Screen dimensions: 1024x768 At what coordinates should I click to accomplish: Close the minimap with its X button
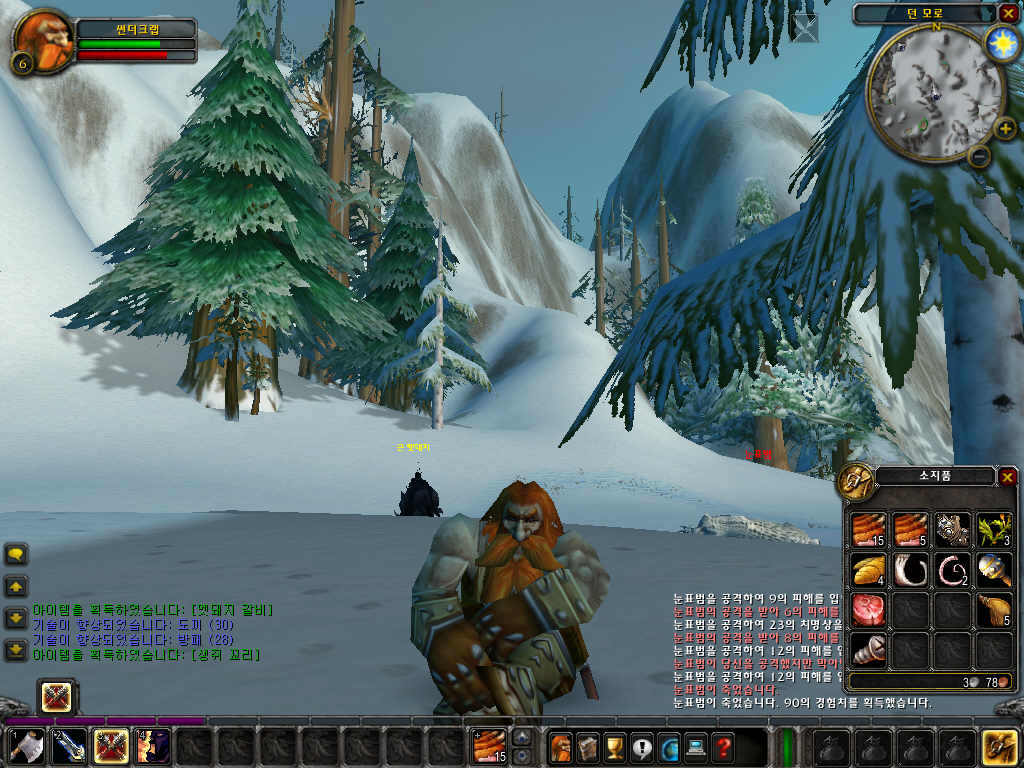click(x=1007, y=13)
